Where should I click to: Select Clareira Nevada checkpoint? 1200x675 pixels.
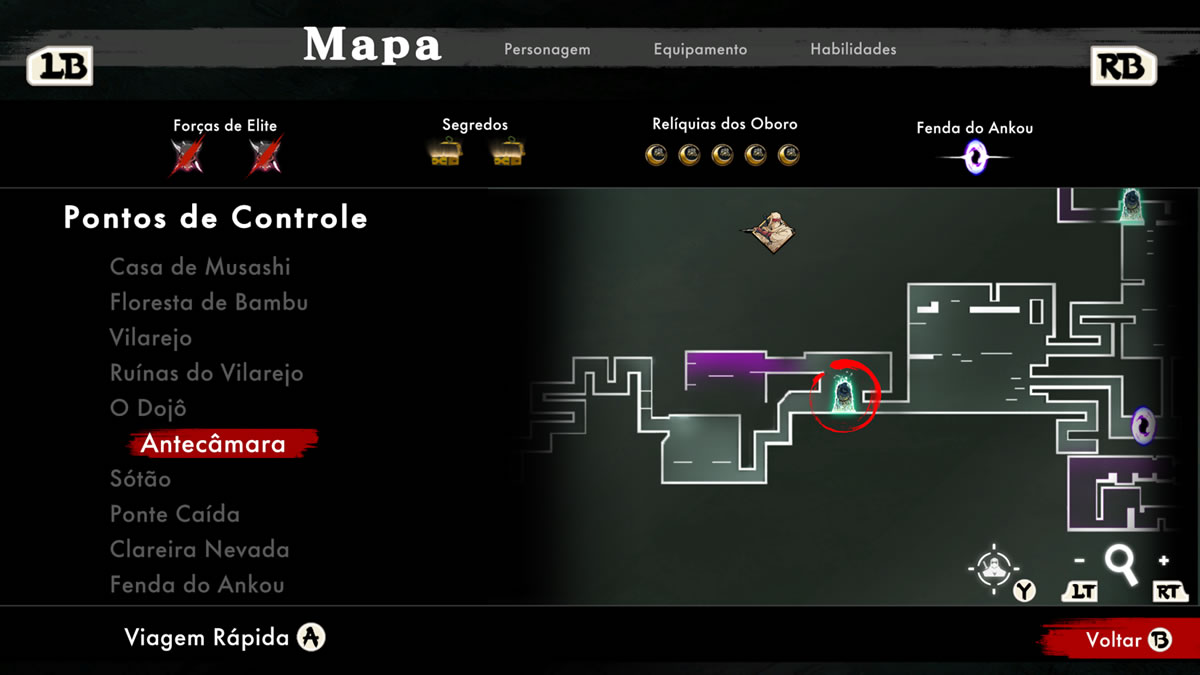(x=199, y=550)
